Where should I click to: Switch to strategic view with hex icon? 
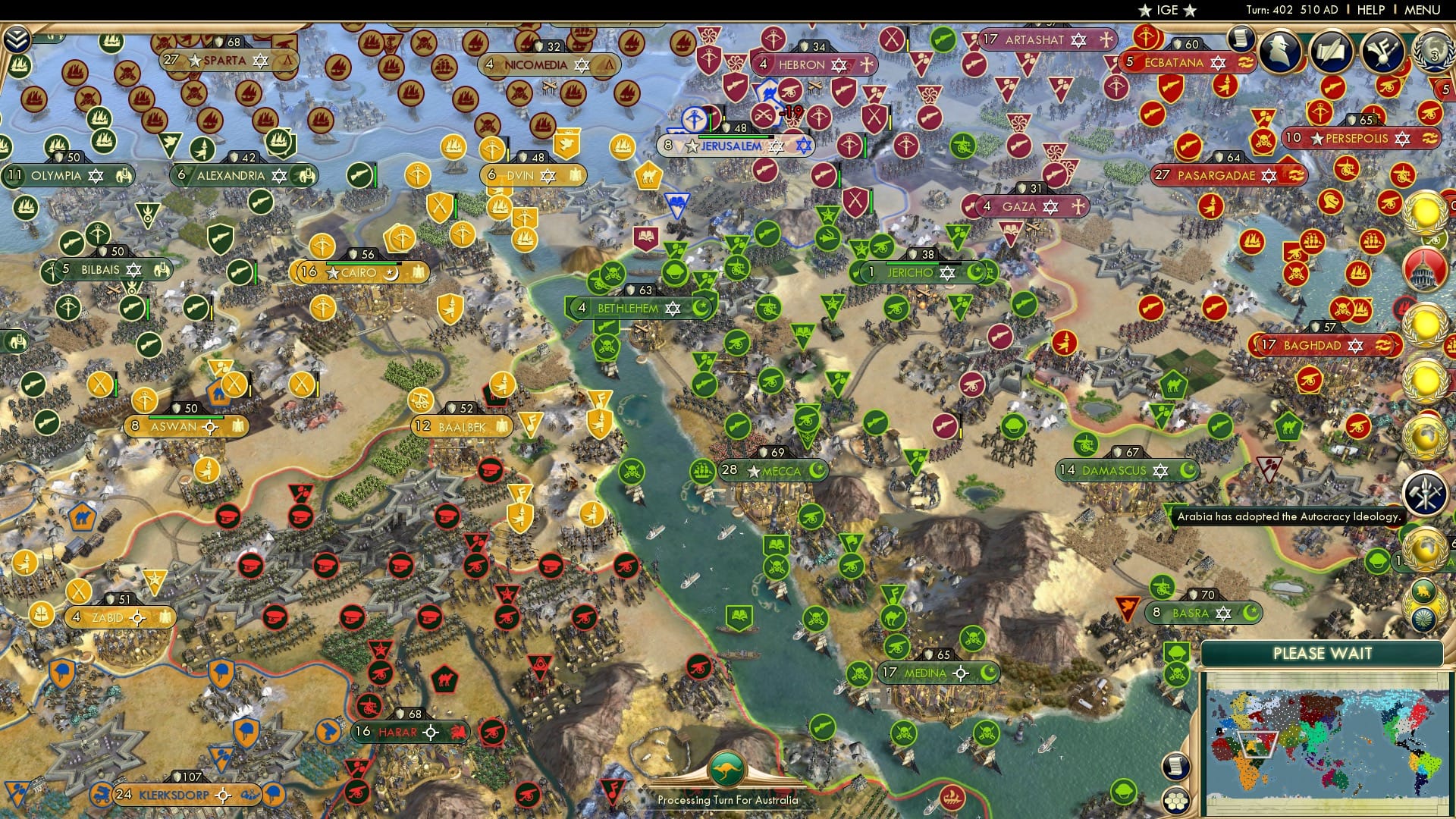coord(1178,801)
